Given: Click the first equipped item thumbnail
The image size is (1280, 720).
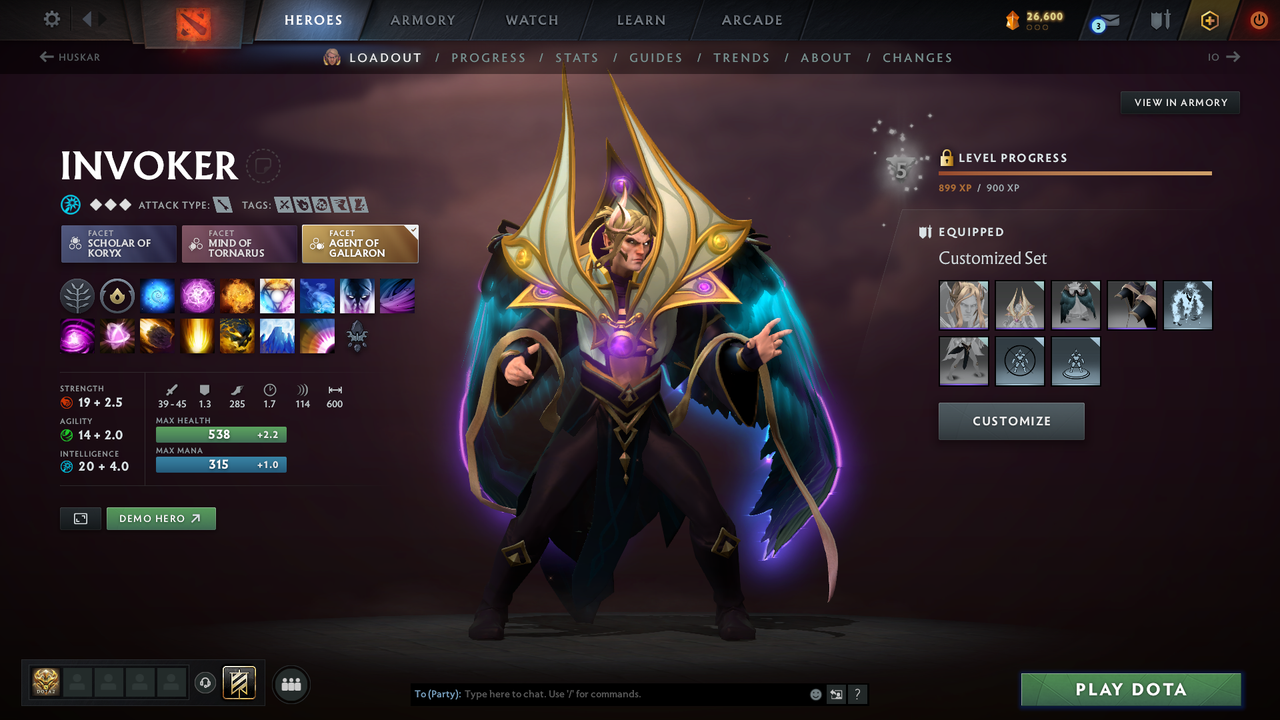Looking at the screenshot, I should [963, 305].
